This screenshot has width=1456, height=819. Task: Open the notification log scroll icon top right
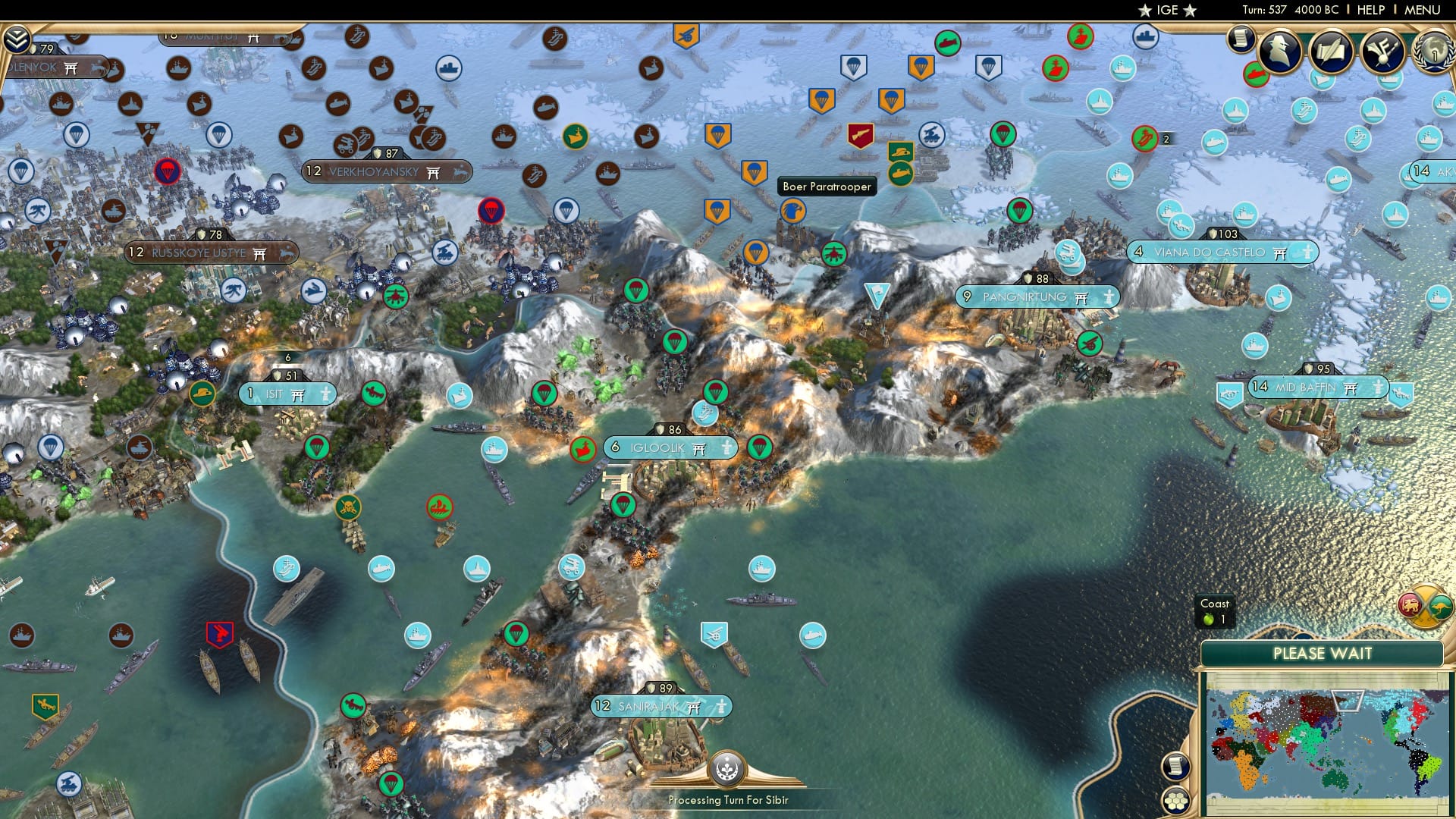(1241, 37)
